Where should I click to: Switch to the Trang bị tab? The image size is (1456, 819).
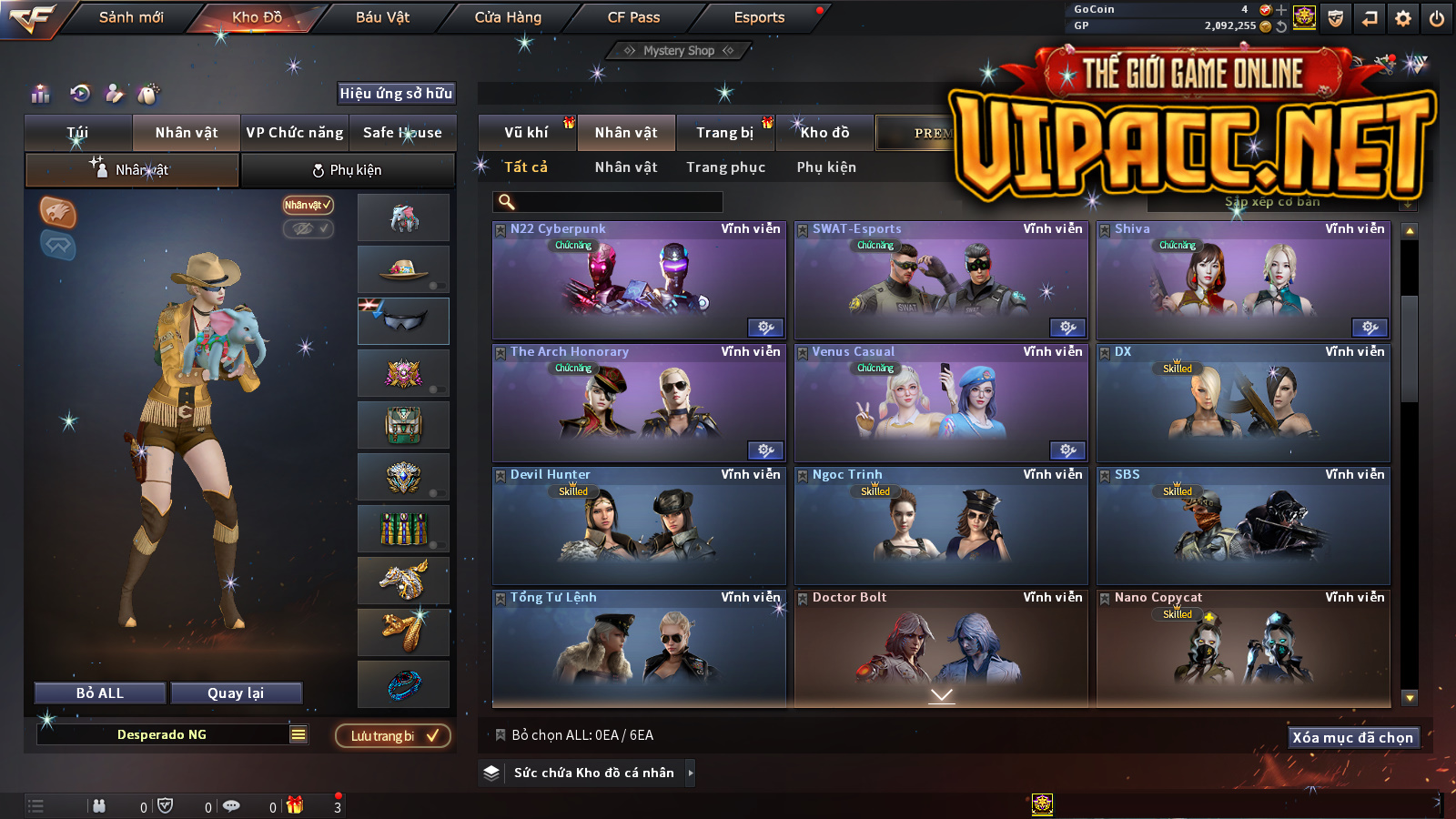coord(725,133)
